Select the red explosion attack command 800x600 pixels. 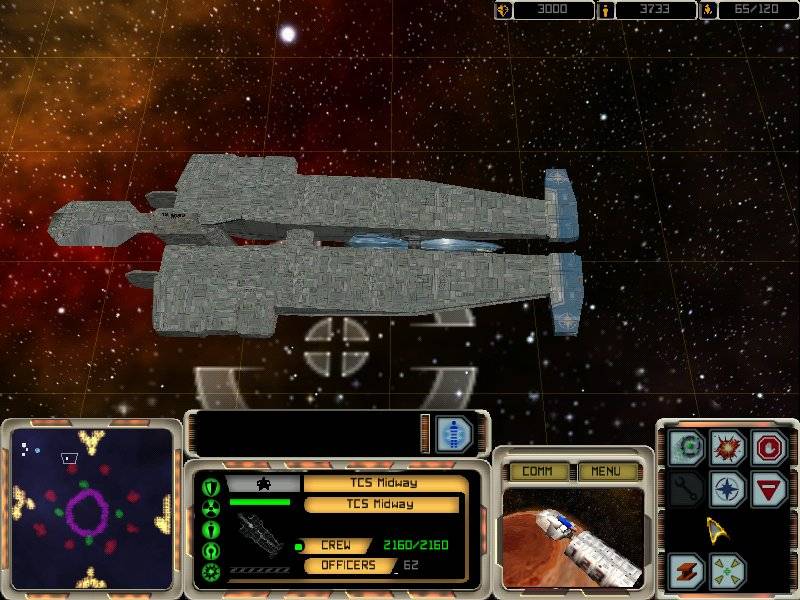coord(728,447)
